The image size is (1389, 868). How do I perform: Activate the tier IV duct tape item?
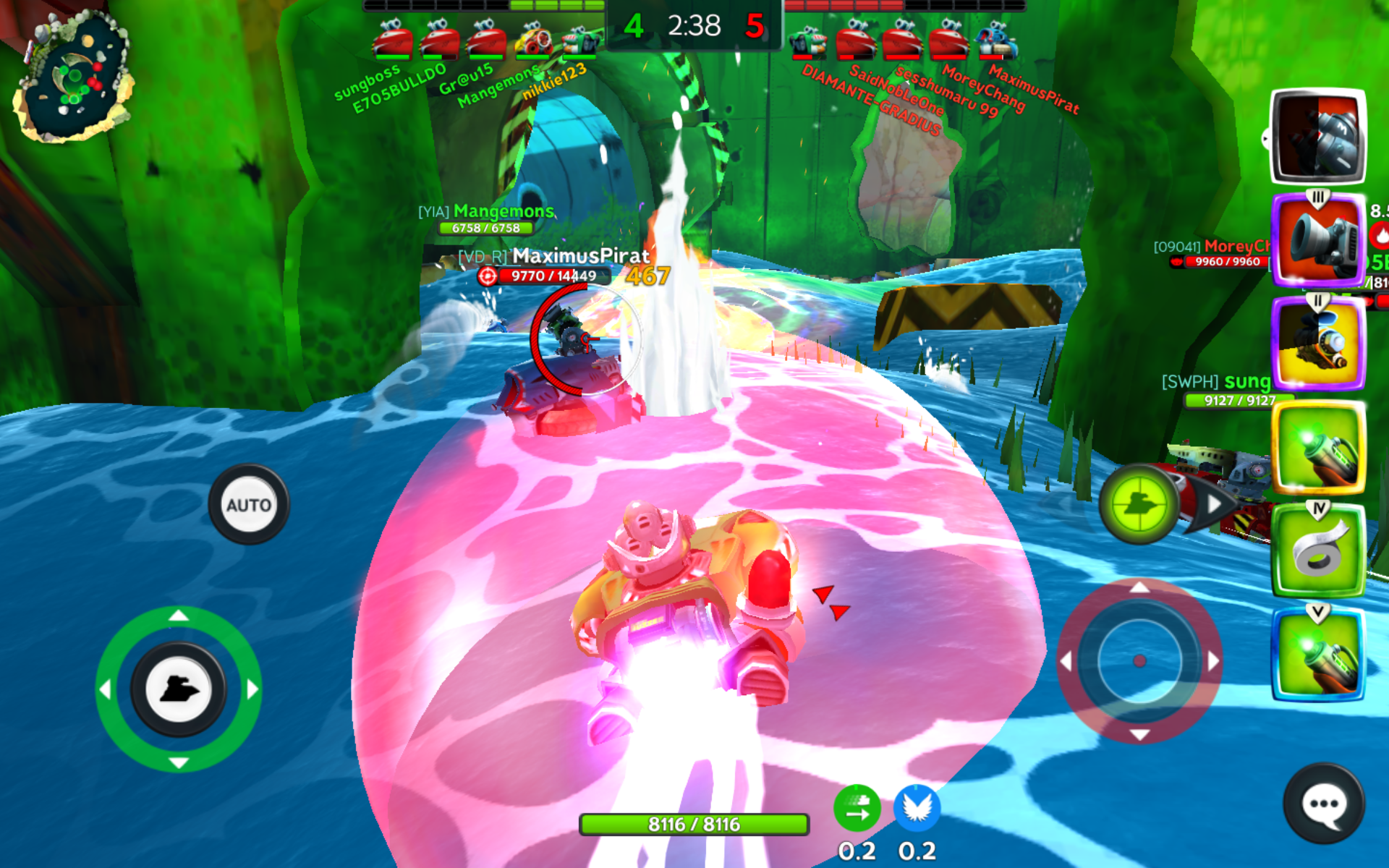[1318, 551]
